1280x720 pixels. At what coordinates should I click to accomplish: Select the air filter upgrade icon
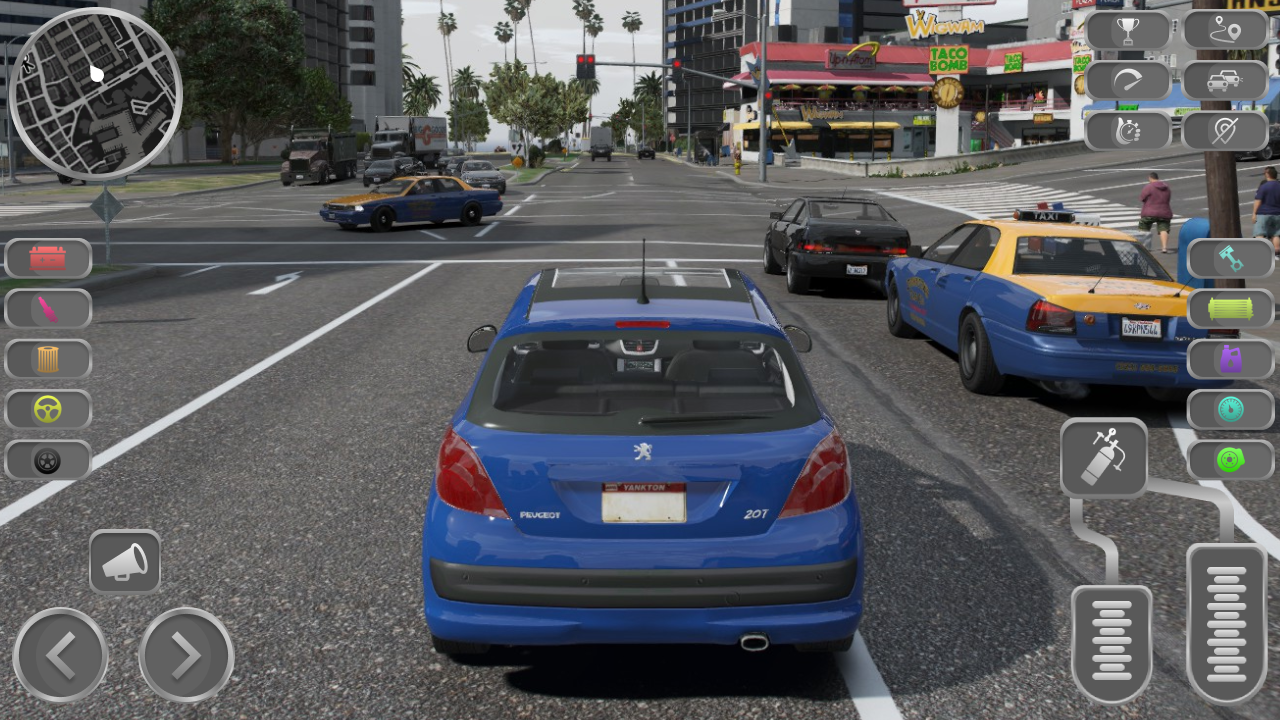[x=1230, y=308]
